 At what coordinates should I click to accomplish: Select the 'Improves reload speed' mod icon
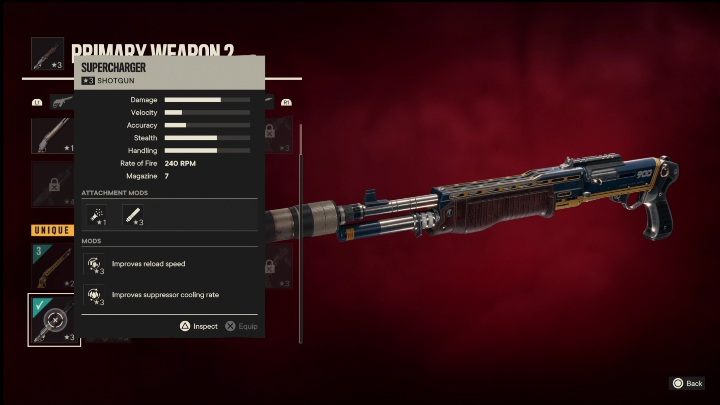click(96, 264)
